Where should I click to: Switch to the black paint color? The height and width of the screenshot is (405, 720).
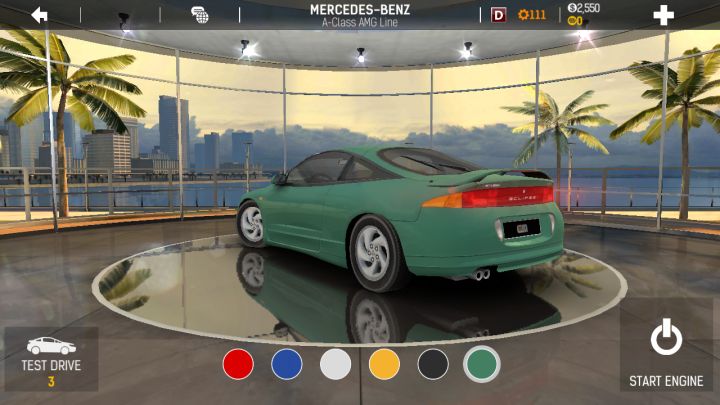[x=433, y=364]
